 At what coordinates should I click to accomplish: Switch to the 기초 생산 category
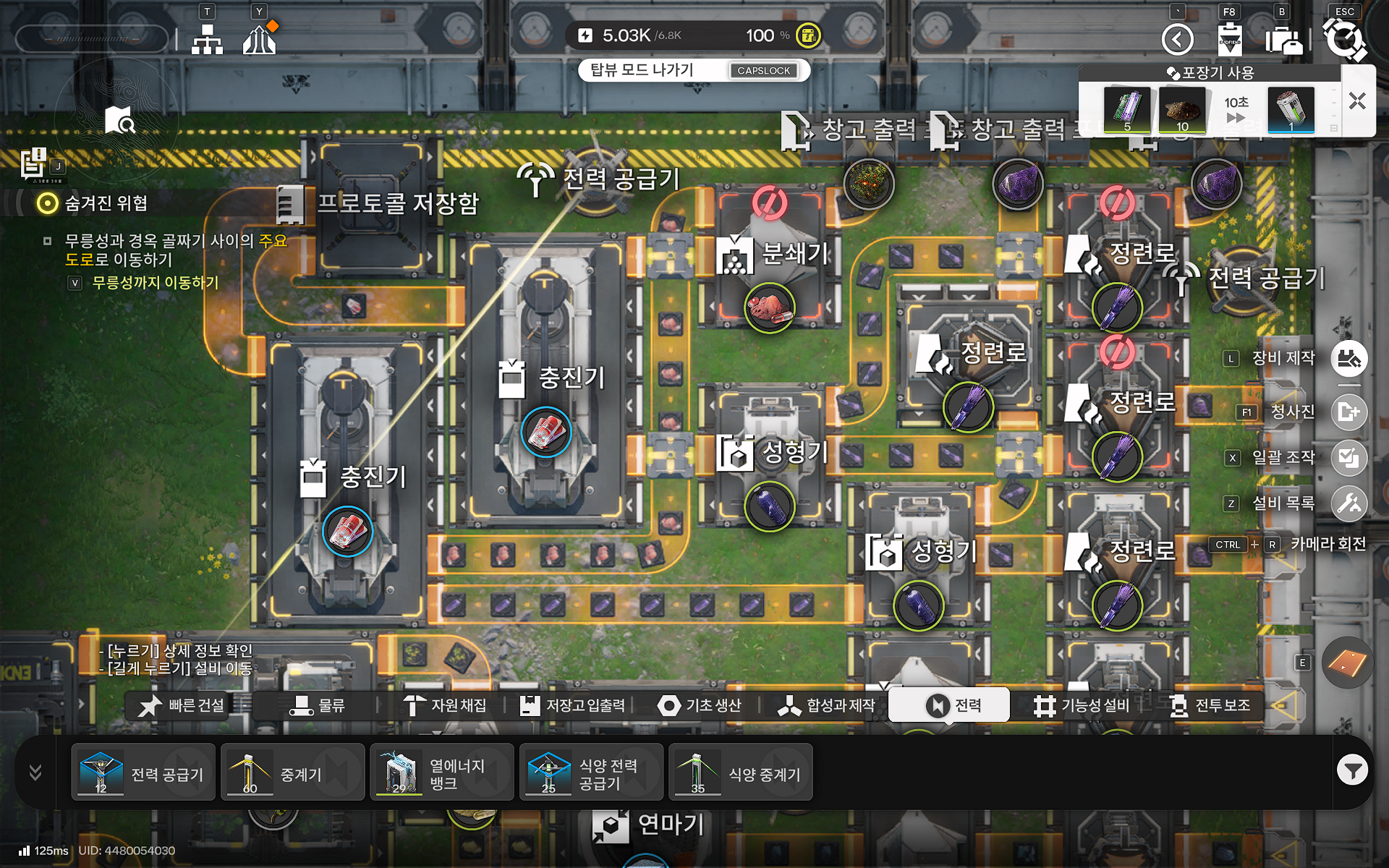click(700, 705)
